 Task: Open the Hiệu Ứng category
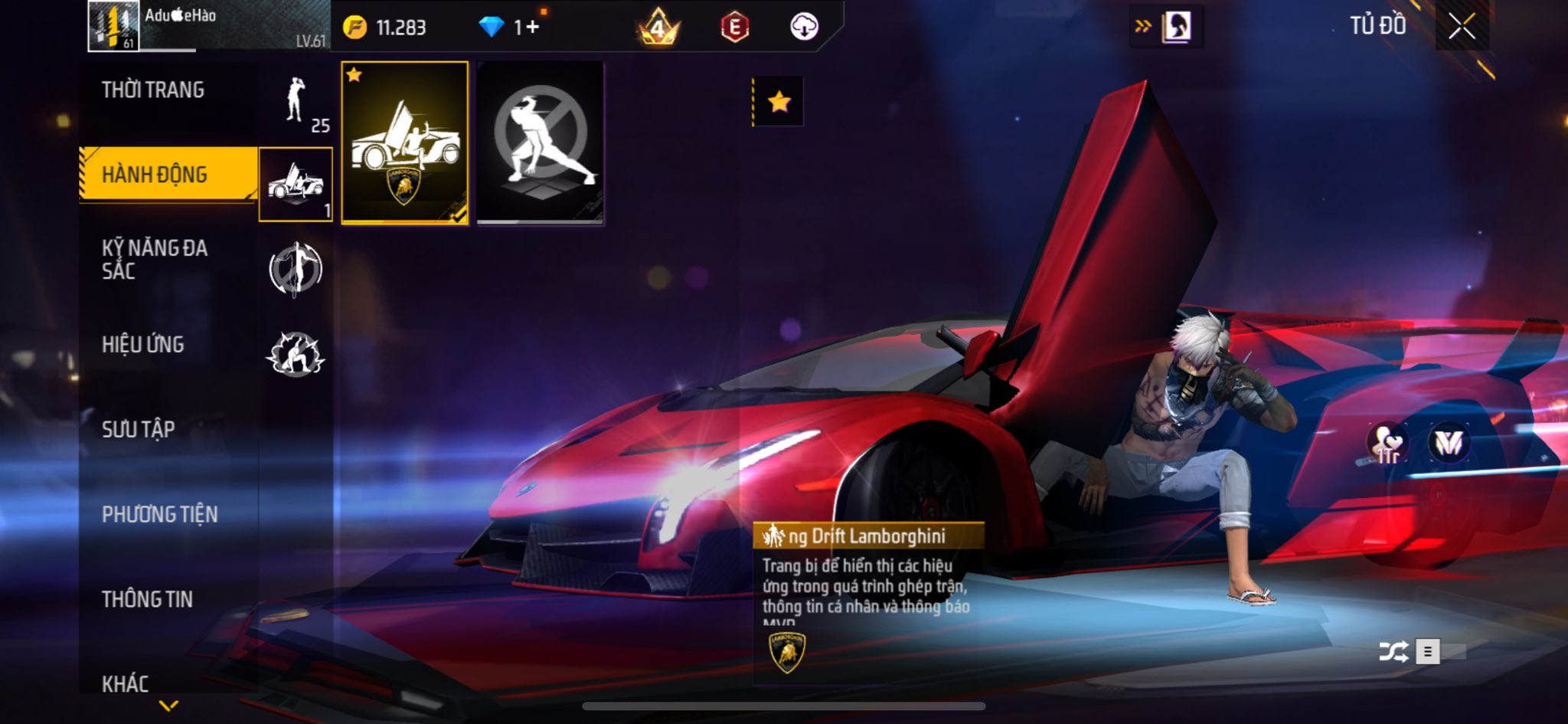click(143, 345)
